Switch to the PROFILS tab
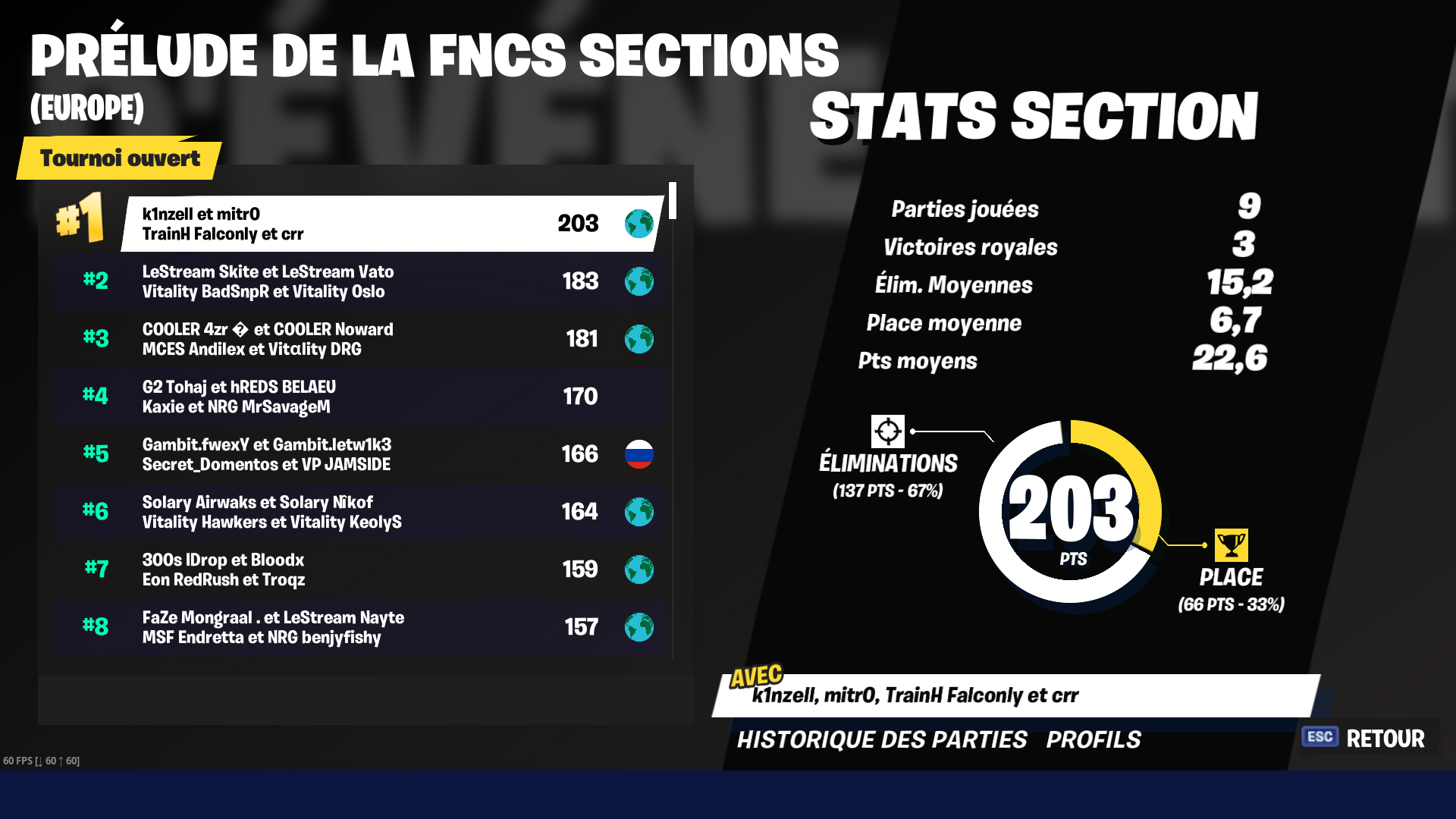This screenshot has height=819, width=1456. (1094, 739)
